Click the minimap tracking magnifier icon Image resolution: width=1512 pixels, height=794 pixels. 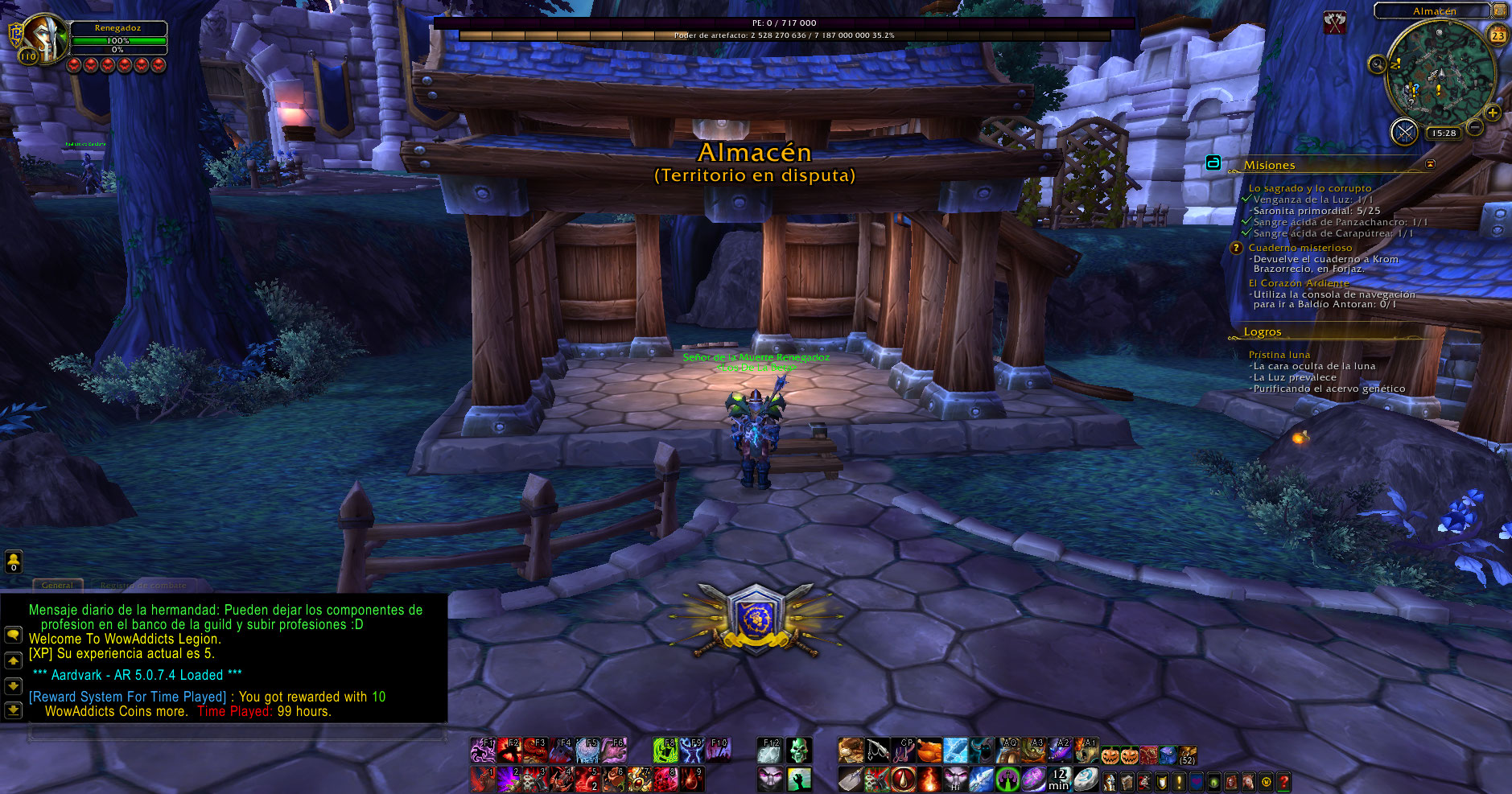1377,64
